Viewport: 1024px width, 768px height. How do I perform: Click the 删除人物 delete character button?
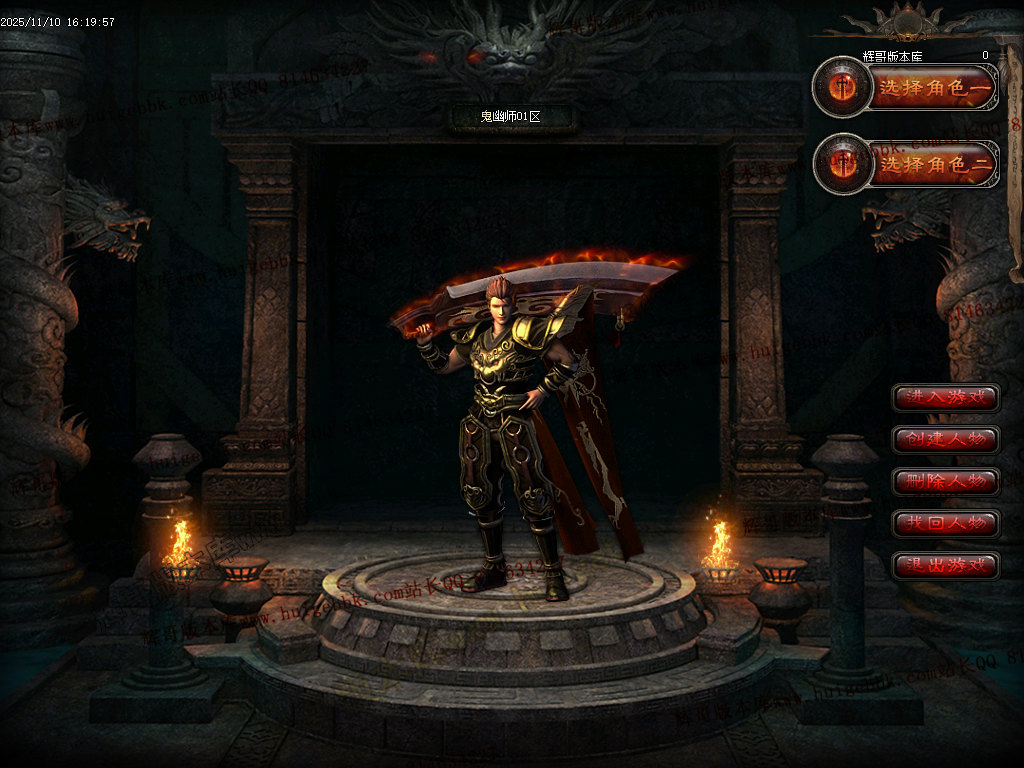tap(946, 482)
